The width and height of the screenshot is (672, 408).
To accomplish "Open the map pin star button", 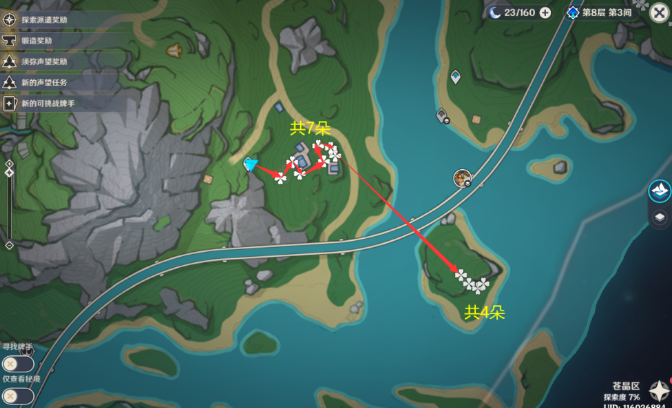I will pos(659,391).
